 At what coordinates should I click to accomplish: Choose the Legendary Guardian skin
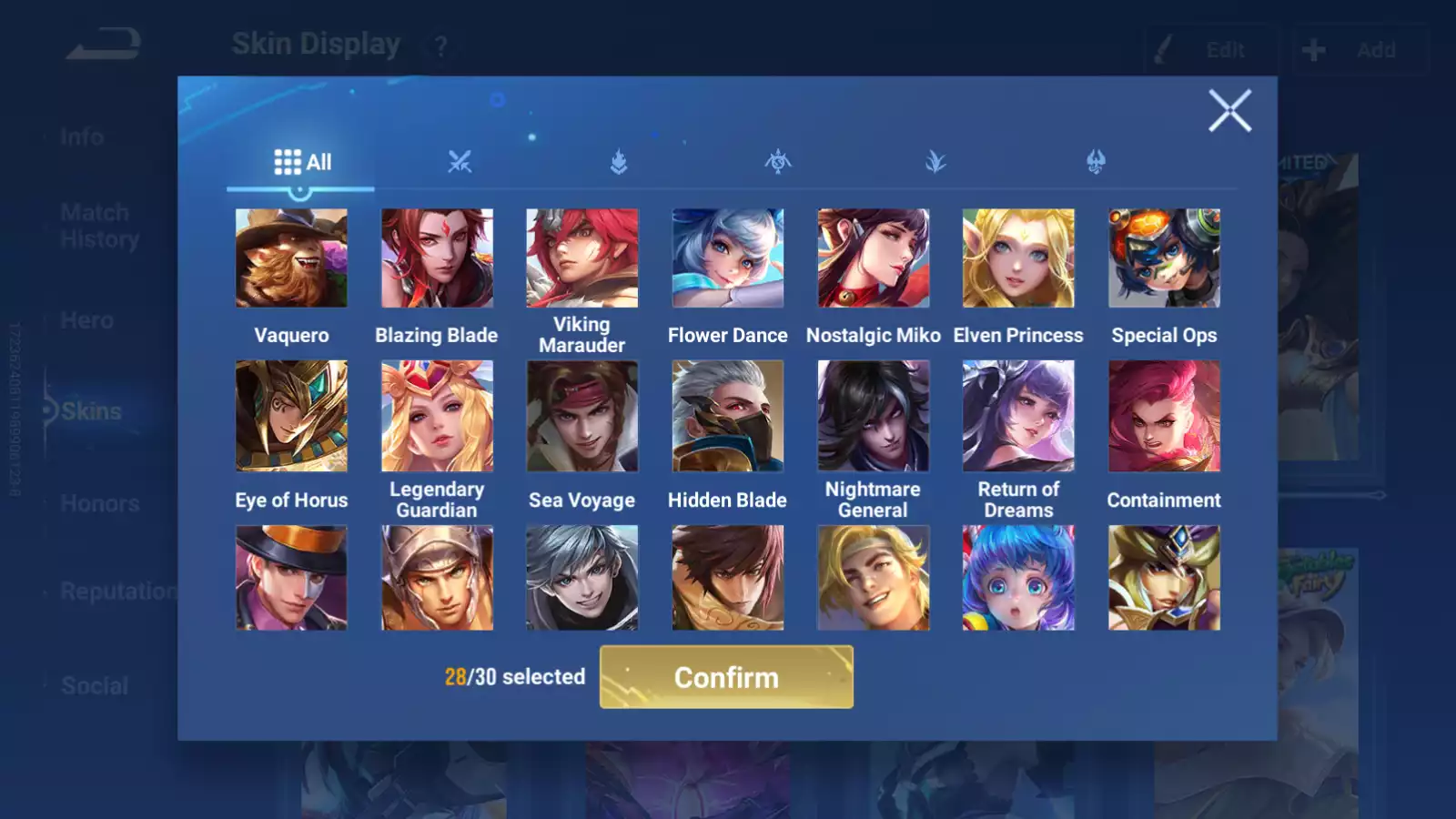click(437, 416)
